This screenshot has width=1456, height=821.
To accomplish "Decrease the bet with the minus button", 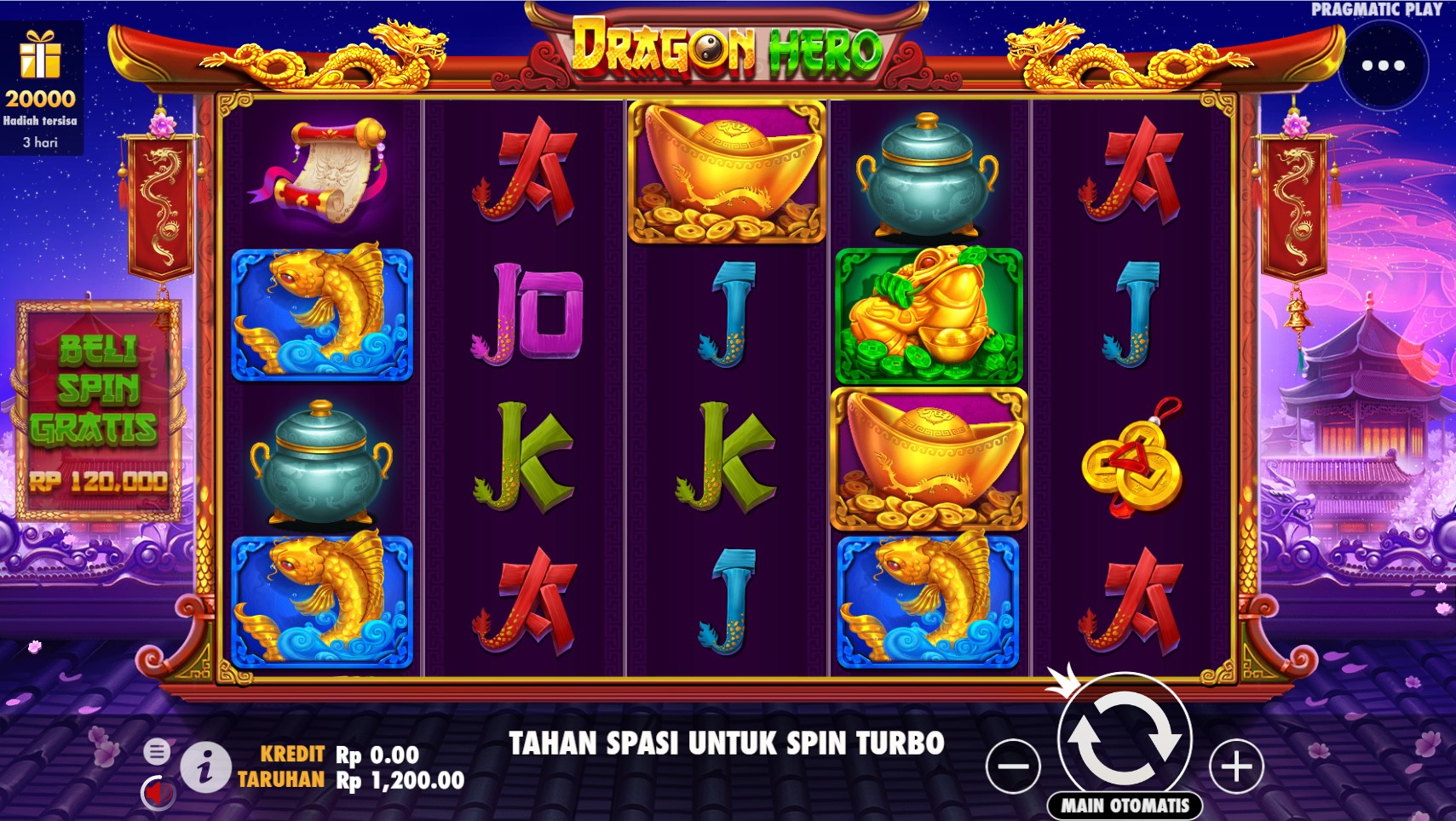I will click(1013, 766).
